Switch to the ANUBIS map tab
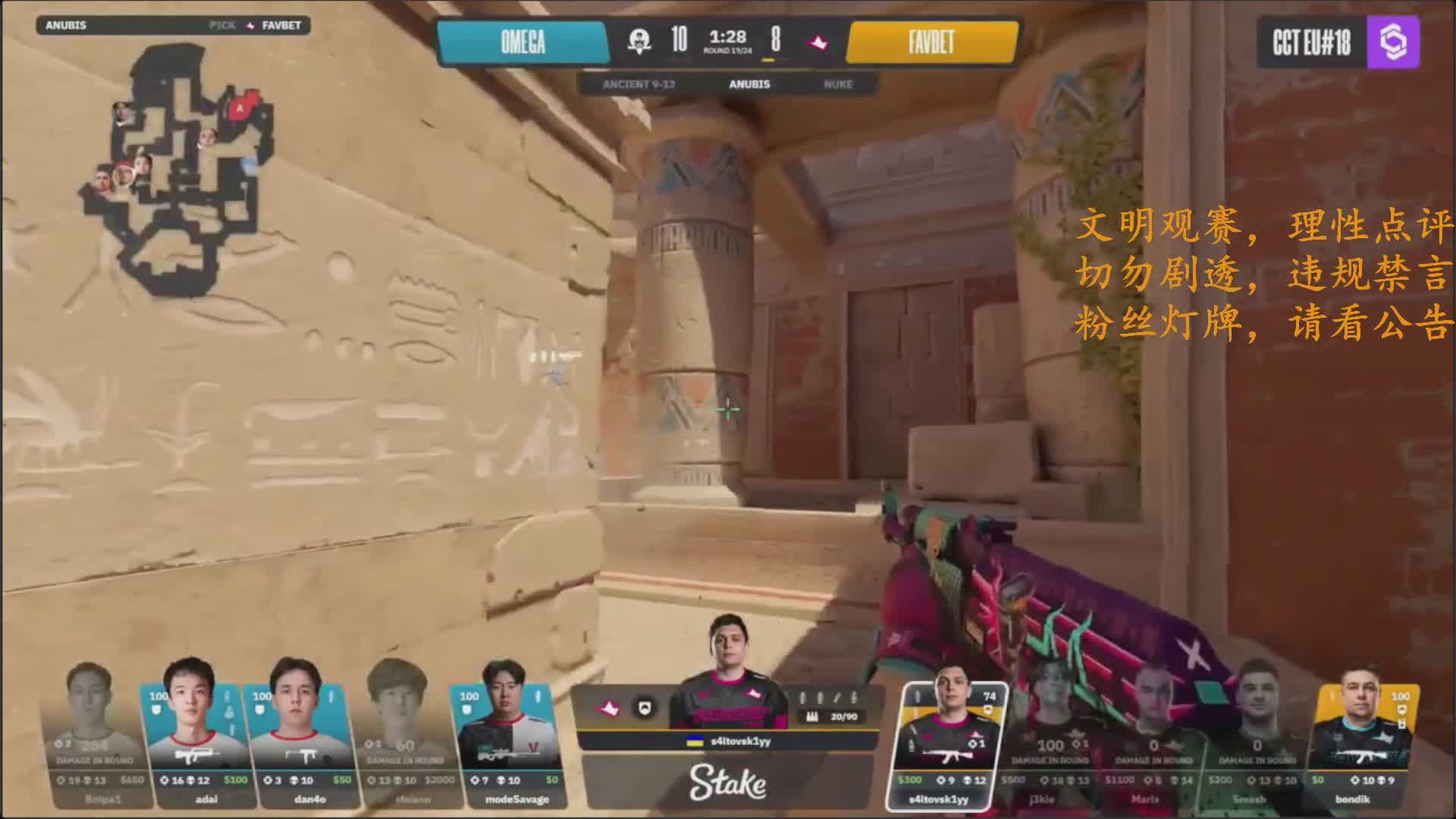The width and height of the screenshot is (1456, 819). [x=749, y=84]
